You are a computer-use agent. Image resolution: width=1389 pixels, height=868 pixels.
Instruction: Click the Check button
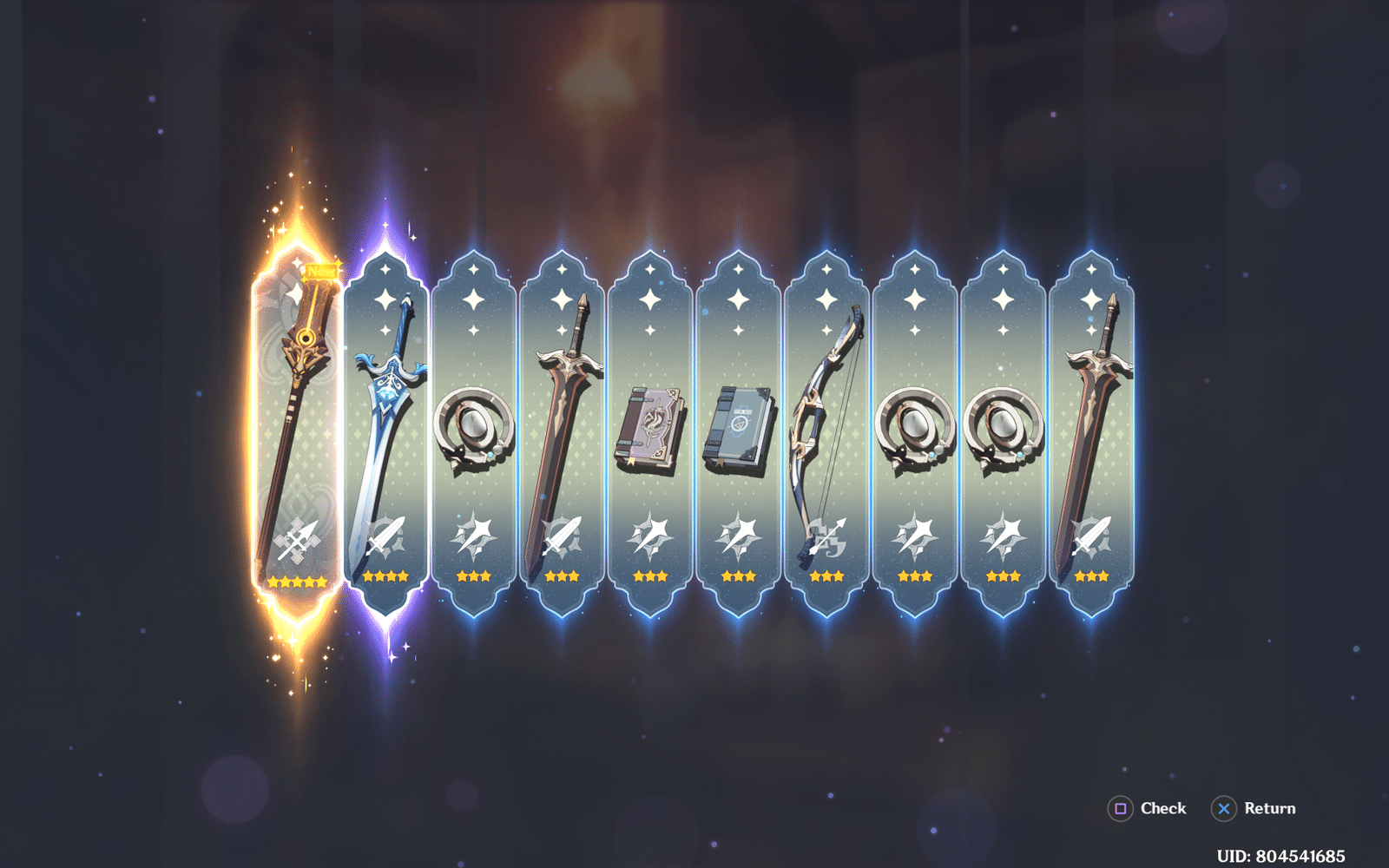1162,808
